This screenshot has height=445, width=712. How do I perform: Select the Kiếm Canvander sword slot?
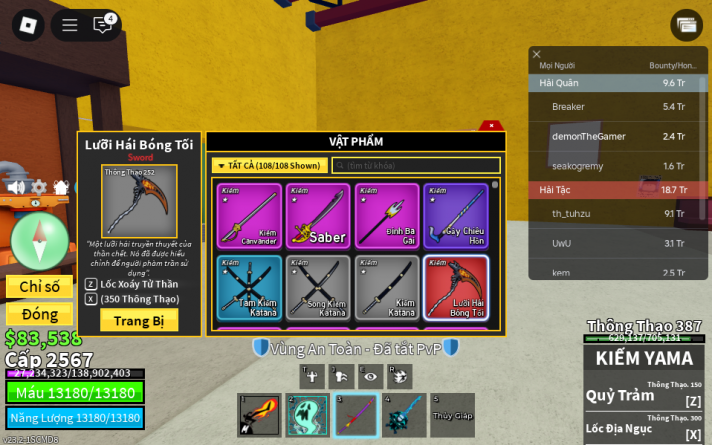247,215
